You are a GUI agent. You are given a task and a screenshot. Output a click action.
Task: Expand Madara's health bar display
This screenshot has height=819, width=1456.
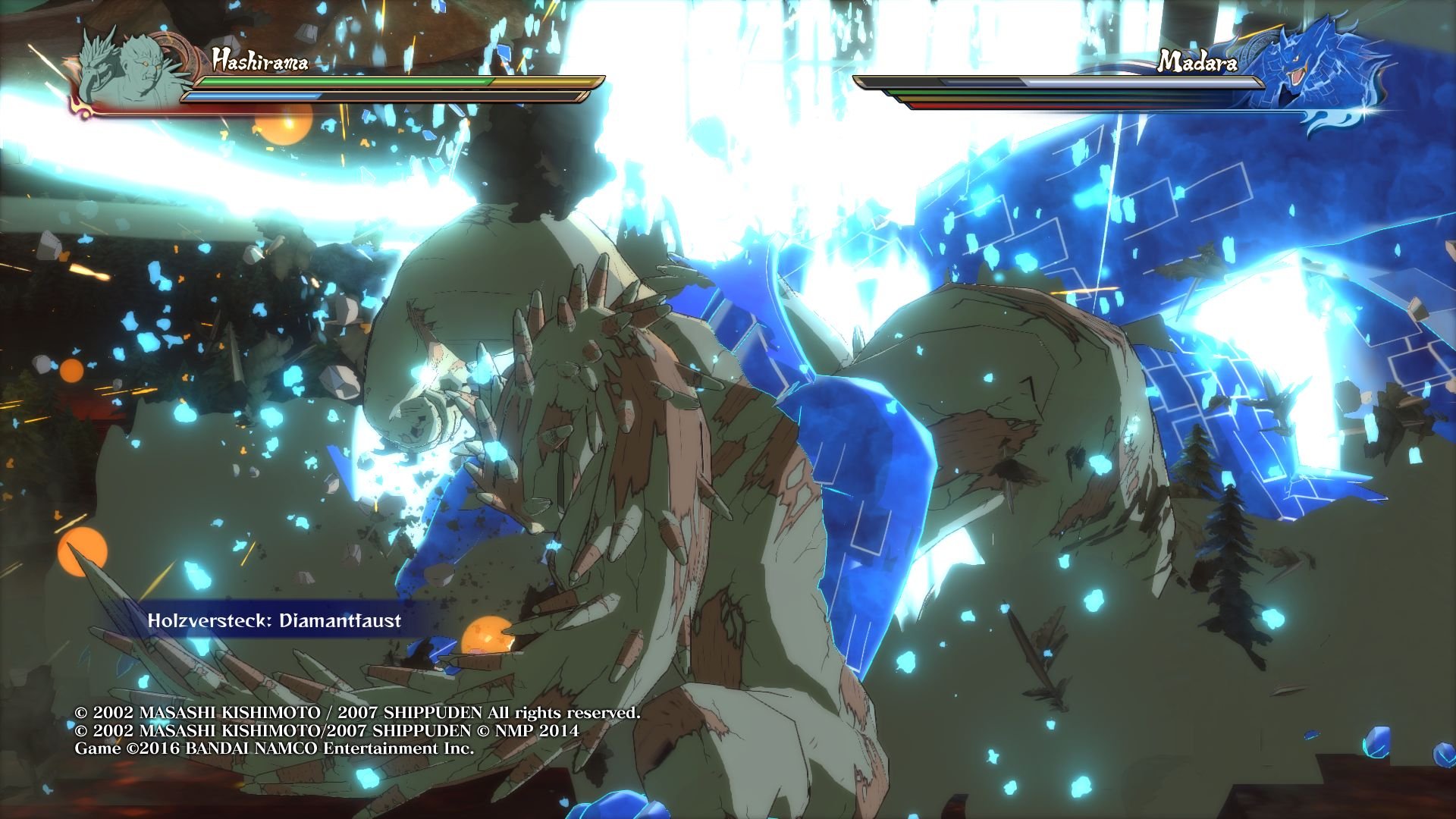click(x=1062, y=82)
